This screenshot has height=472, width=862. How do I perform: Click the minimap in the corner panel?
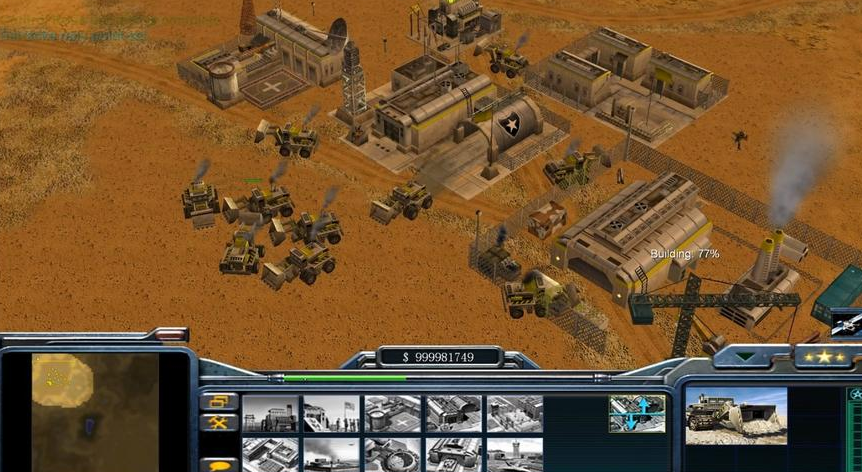coord(95,412)
